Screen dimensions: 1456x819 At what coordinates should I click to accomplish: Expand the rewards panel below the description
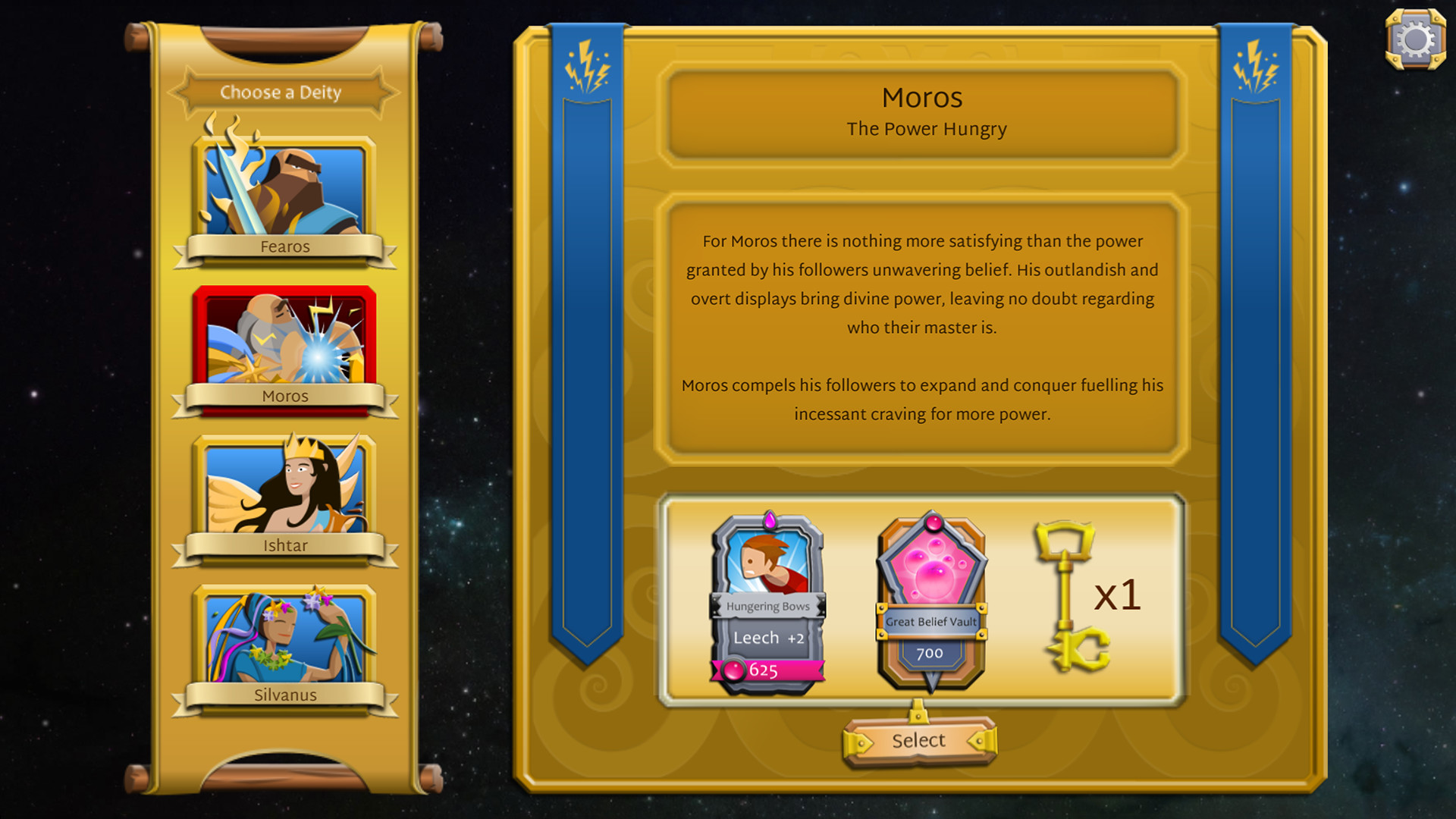(921, 599)
